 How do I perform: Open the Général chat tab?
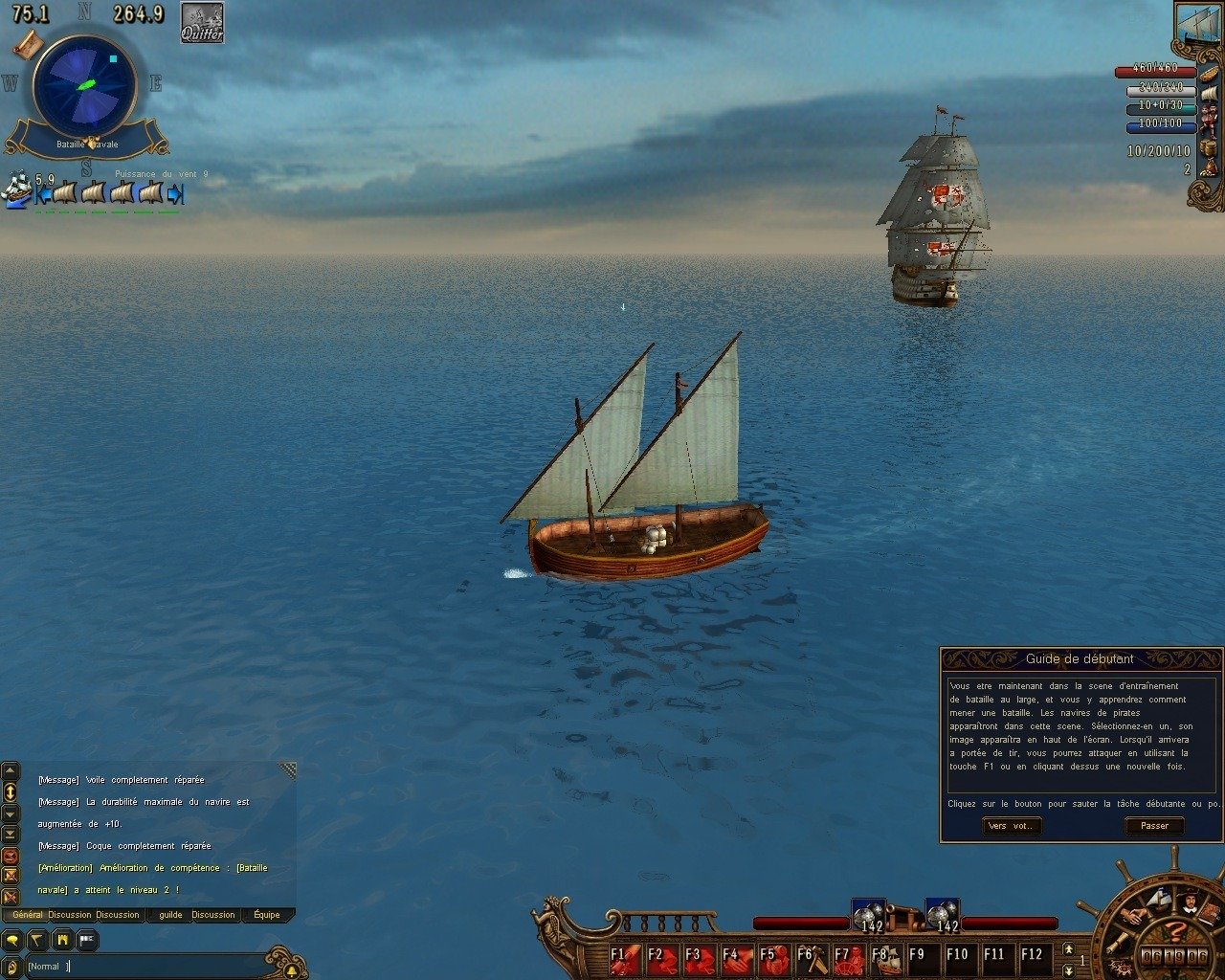(x=27, y=915)
